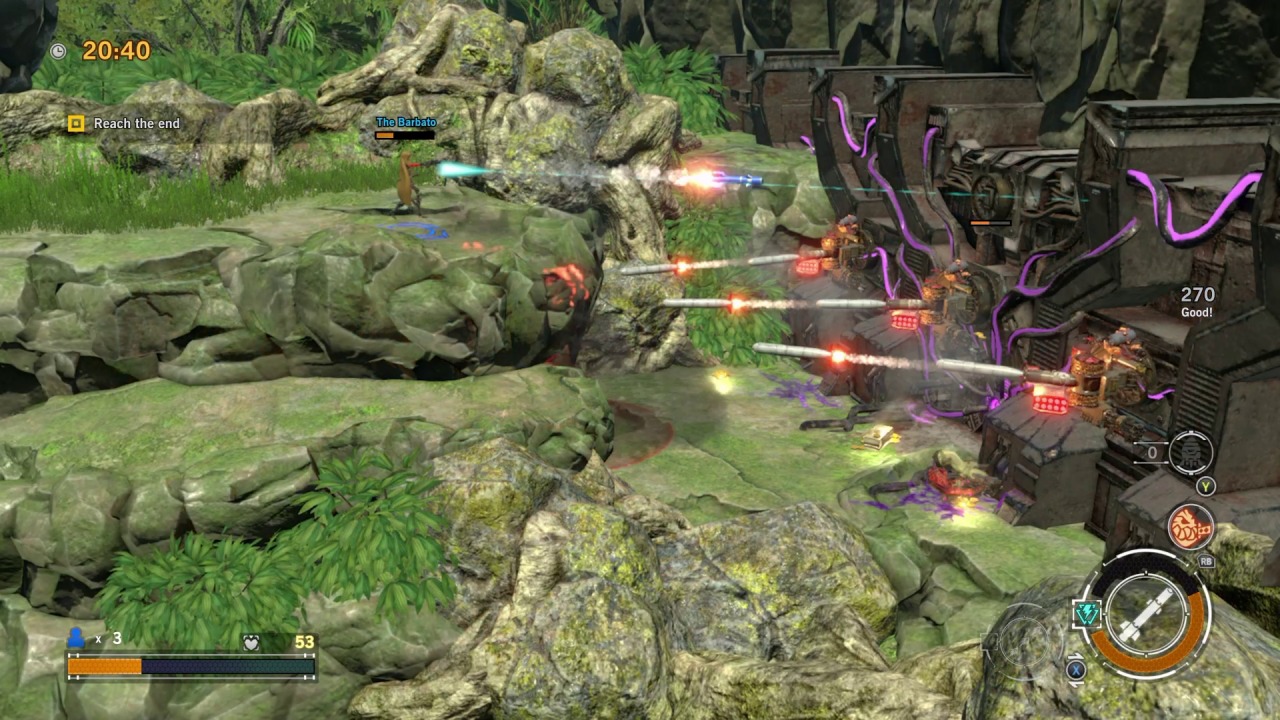Choose the cyan lightning shield icon
This screenshot has height=720, width=1280.
tap(1087, 614)
